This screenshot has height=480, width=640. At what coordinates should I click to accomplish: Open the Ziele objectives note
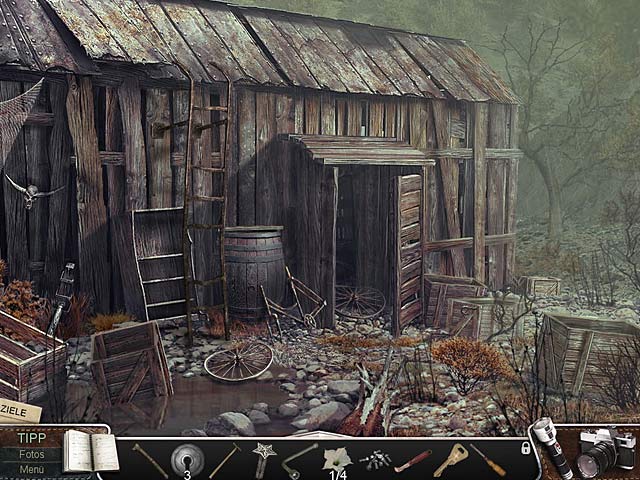click(18, 412)
